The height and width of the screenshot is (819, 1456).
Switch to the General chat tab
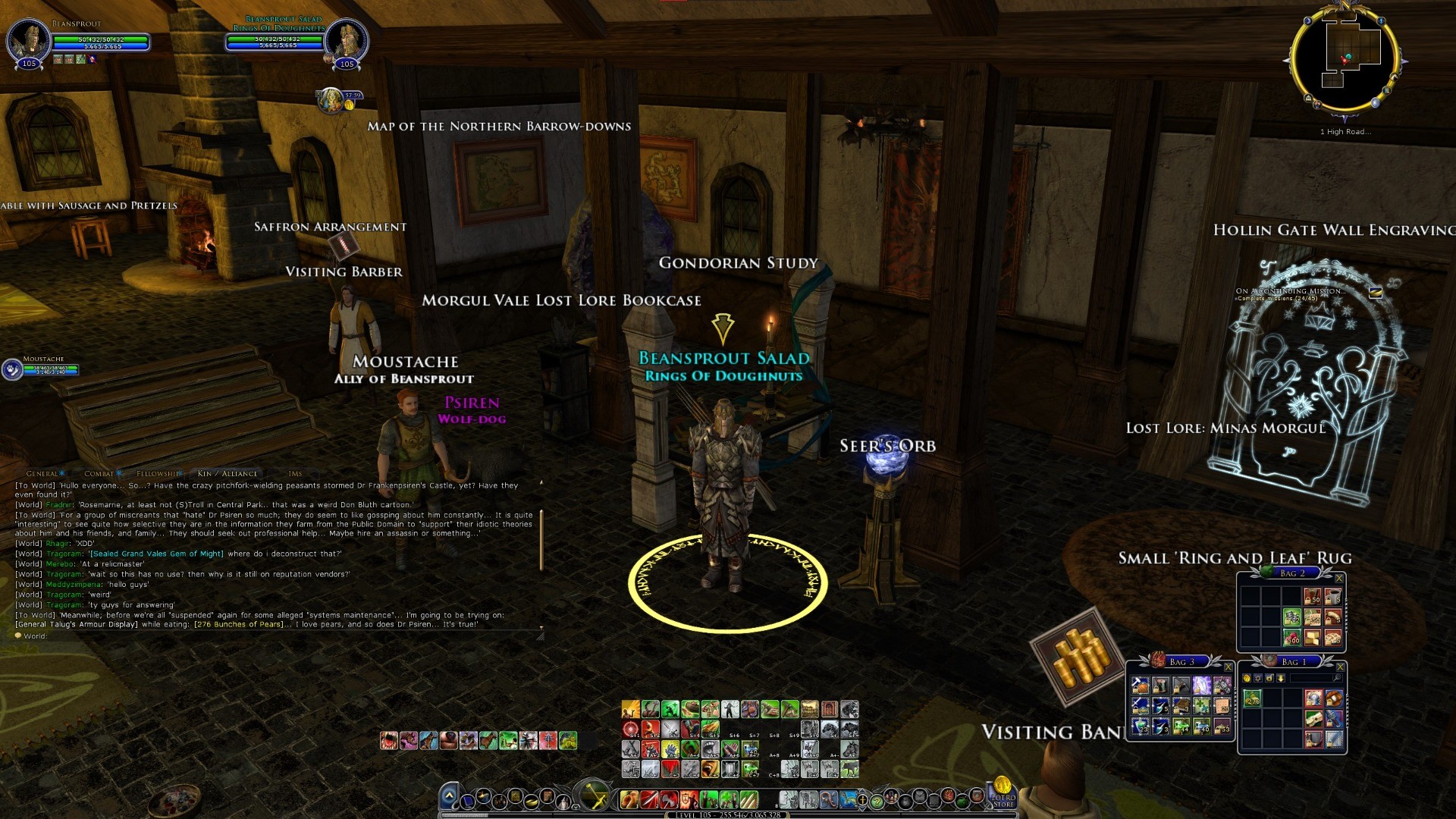click(x=42, y=474)
